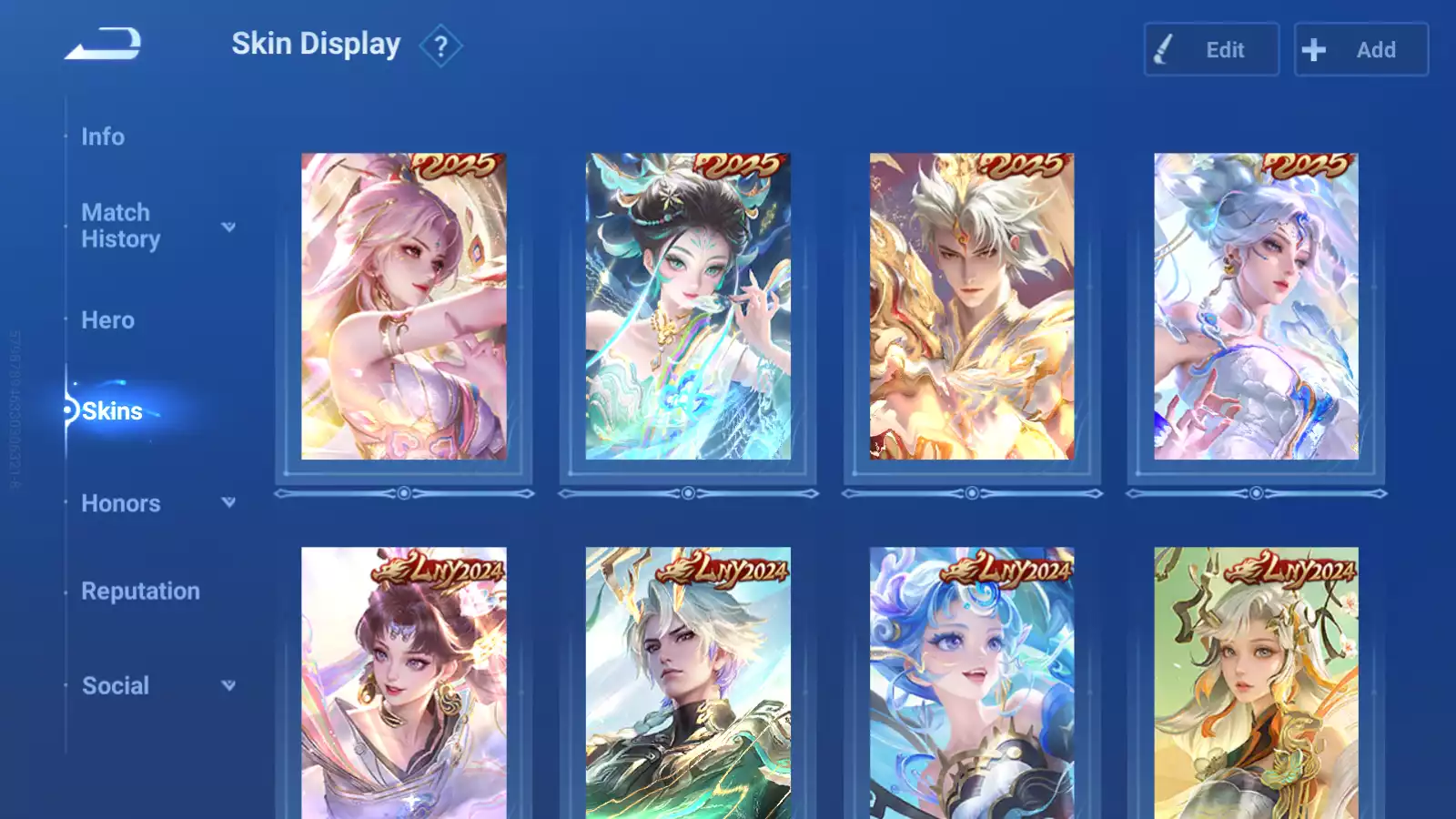
Task: Expand the Social dropdown arrow
Action: coord(228,685)
